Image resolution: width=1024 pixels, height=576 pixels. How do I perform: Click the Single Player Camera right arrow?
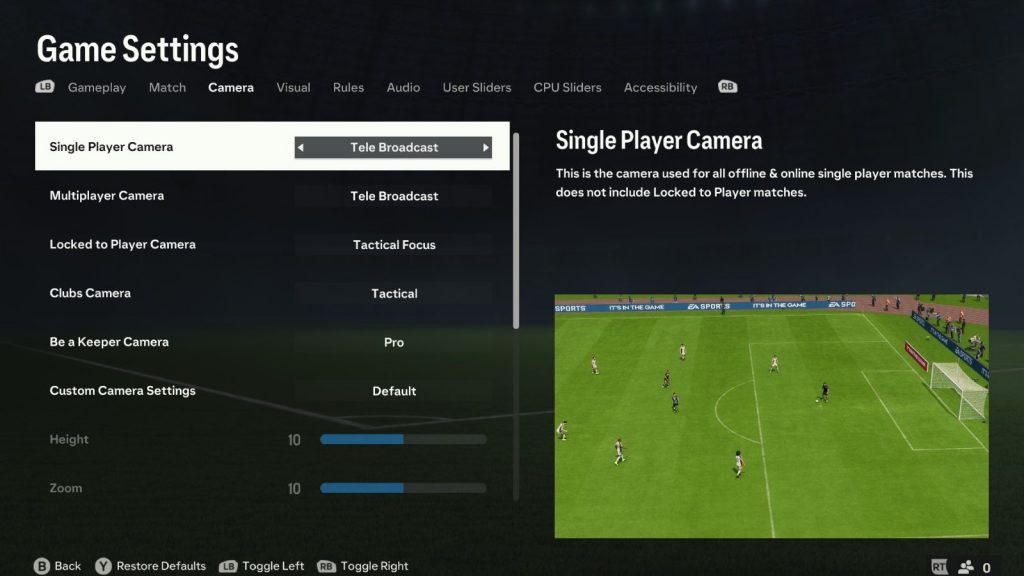point(486,148)
